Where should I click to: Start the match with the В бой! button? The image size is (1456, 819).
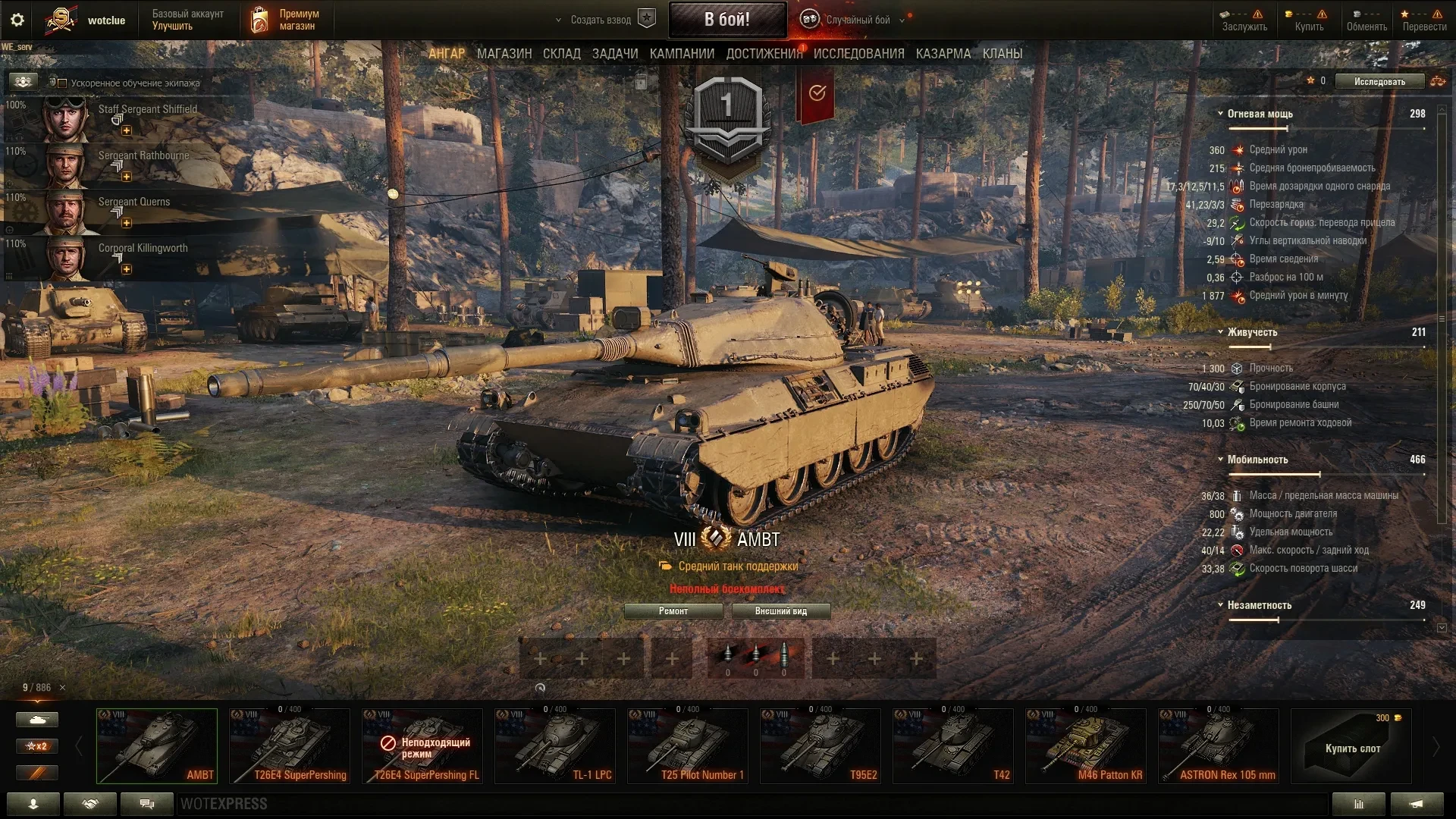click(x=726, y=20)
